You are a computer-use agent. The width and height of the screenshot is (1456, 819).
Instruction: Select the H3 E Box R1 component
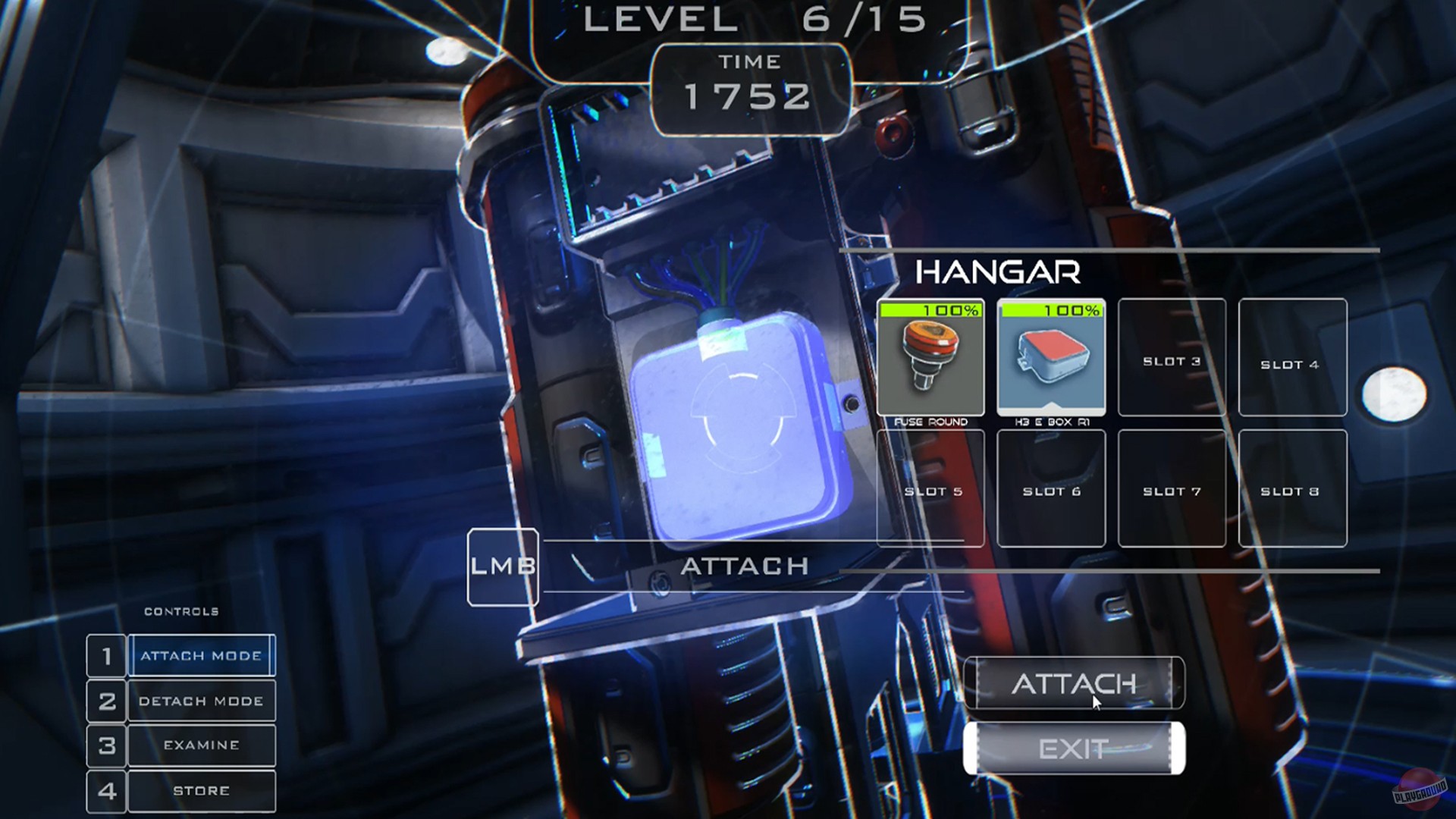click(1051, 356)
